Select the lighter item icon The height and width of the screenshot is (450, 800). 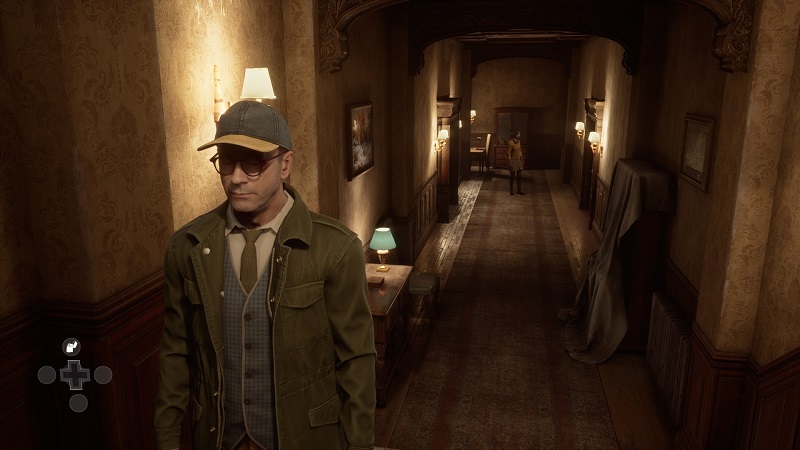pyautogui.click(x=71, y=346)
